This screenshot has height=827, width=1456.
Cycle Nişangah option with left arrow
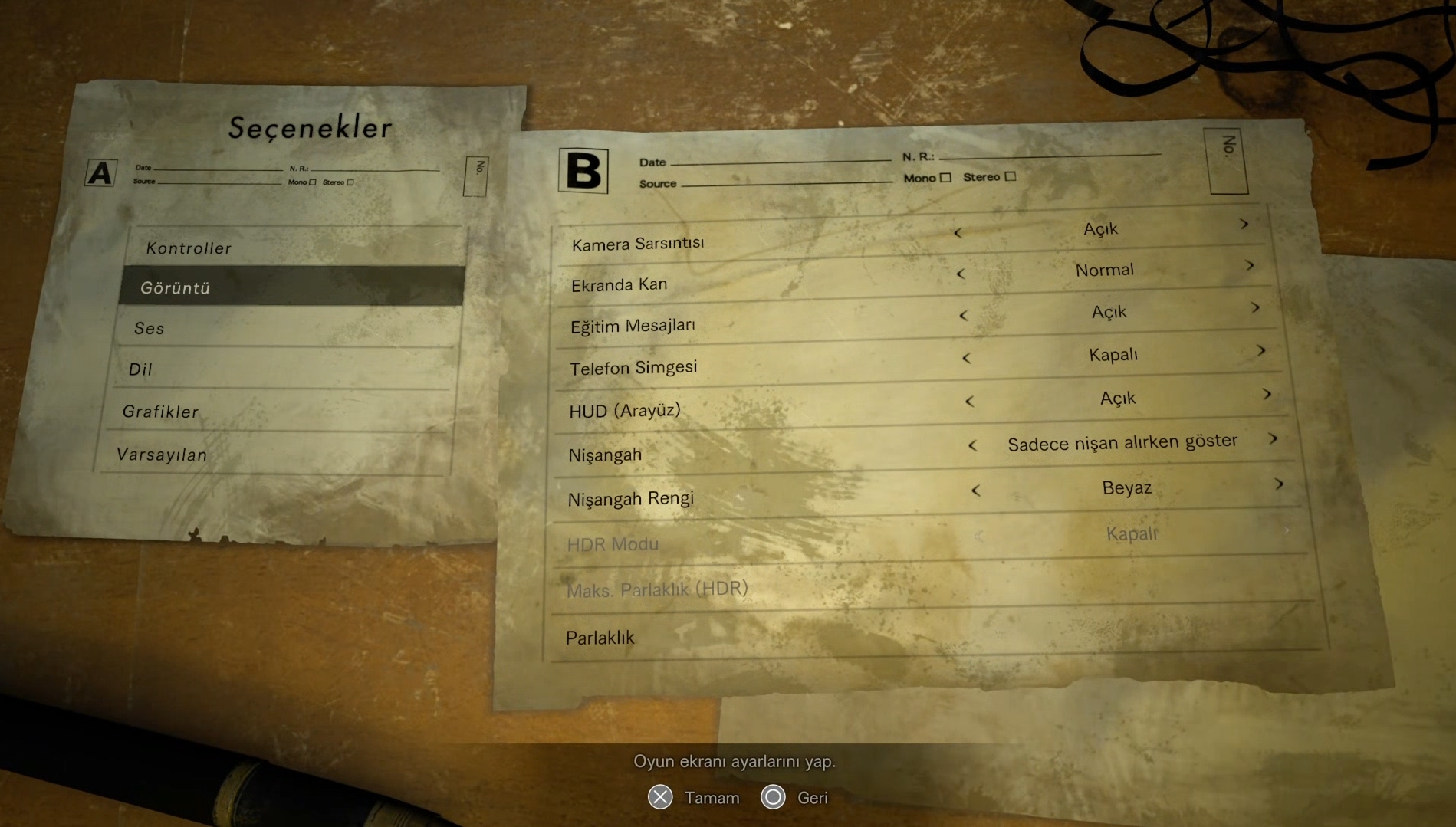click(x=972, y=445)
